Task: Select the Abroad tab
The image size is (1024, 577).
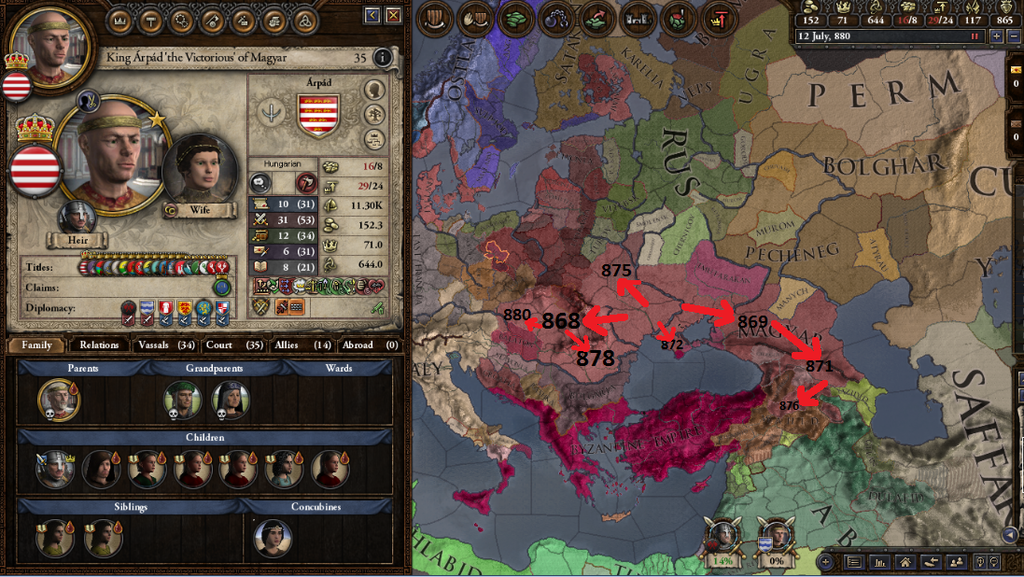Action: point(369,345)
